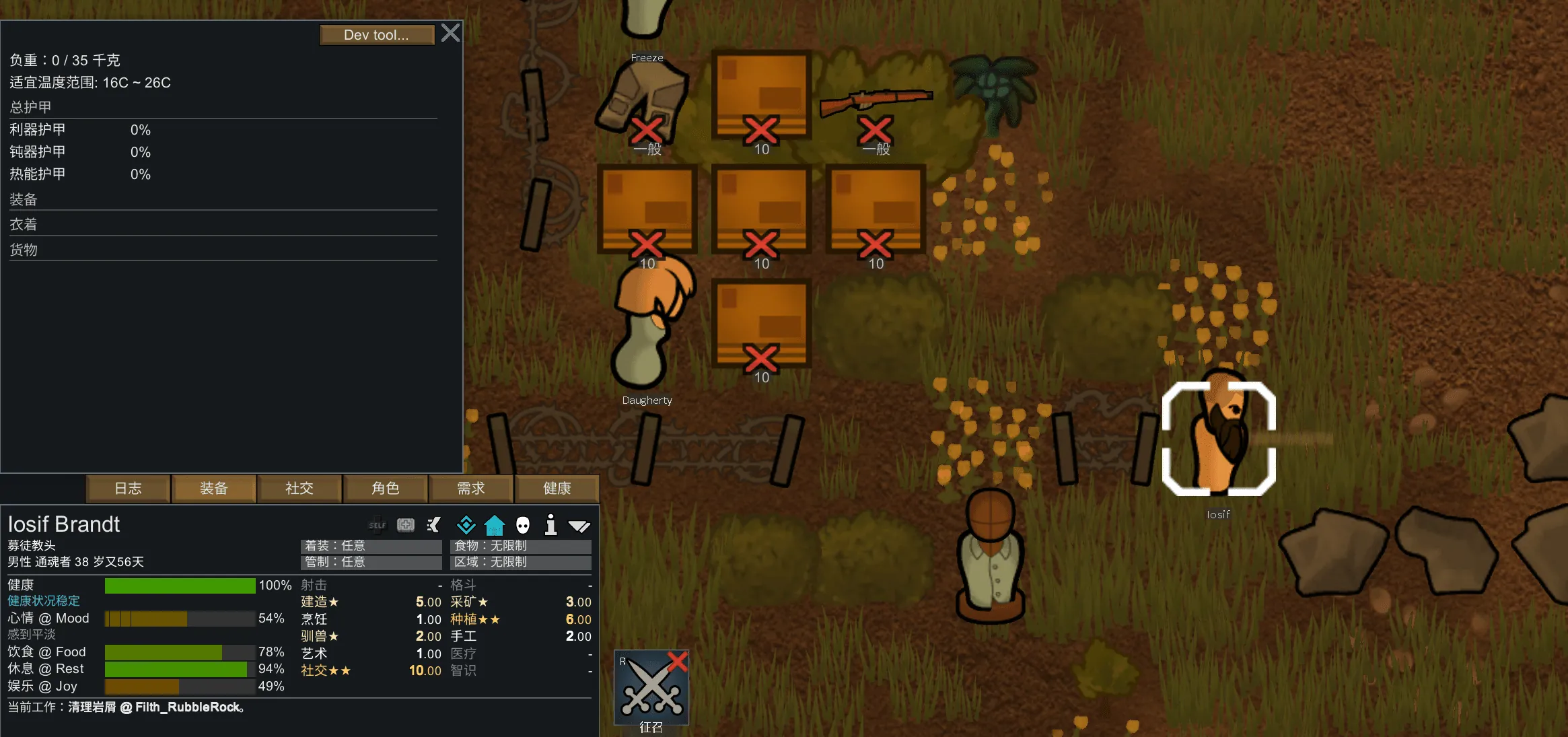This screenshot has width=1568, height=737.
Task: Toggle the SELF self-tend icon
Action: pos(378,525)
